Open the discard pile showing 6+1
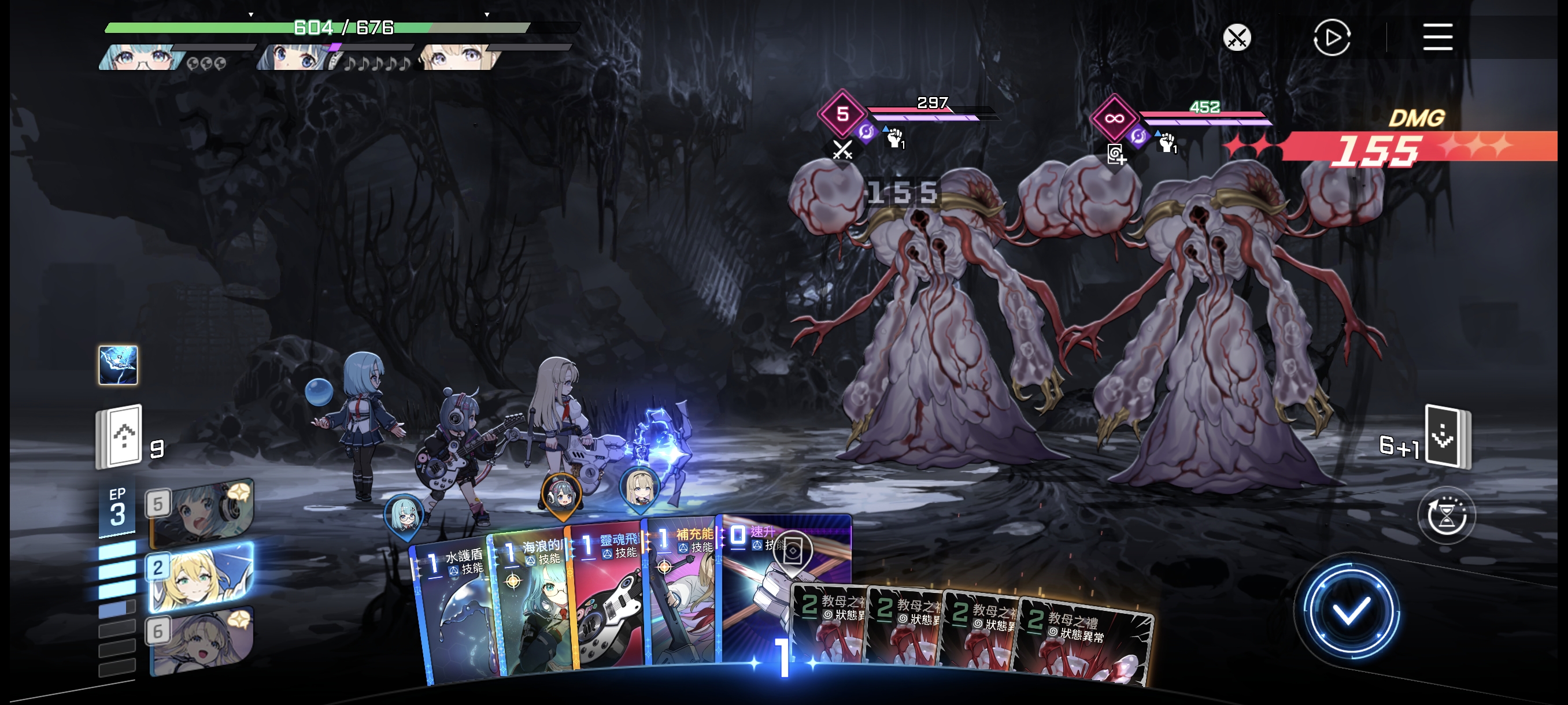This screenshot has width=1568, height=705. point(1446,436)
